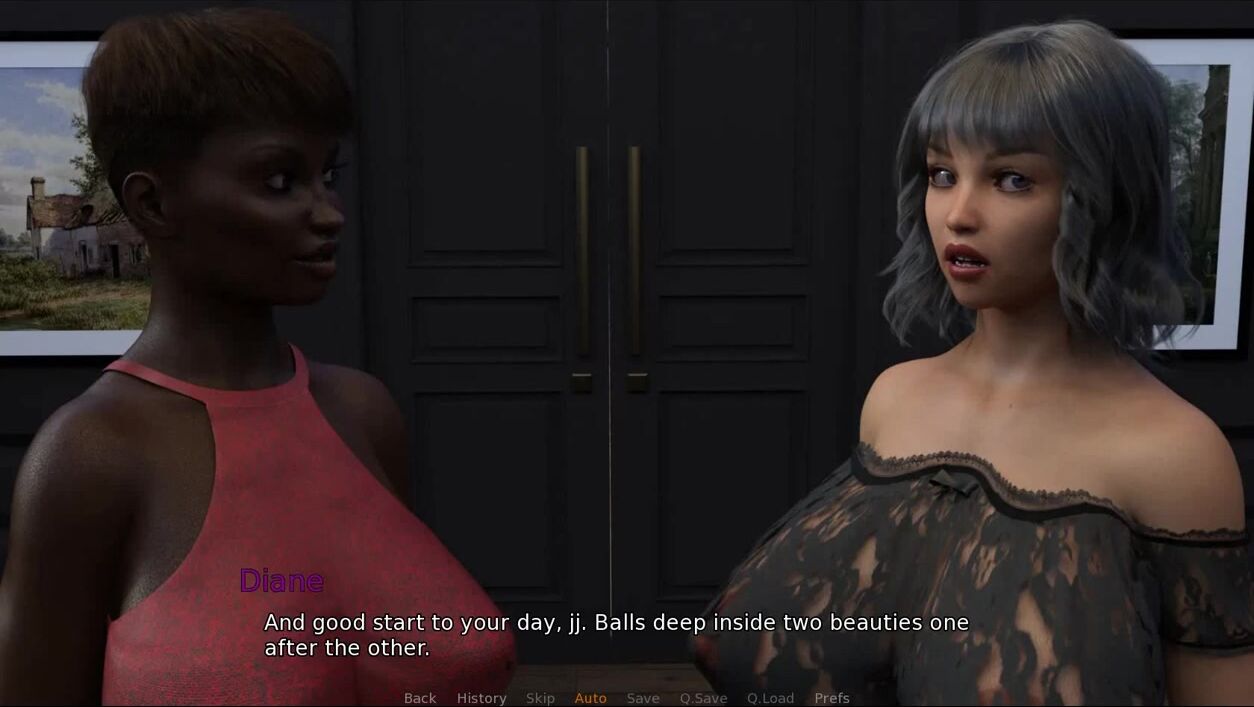Screen dimensions: 1254x707
Task: Open the Save game menu
Action: click(643, 698)
